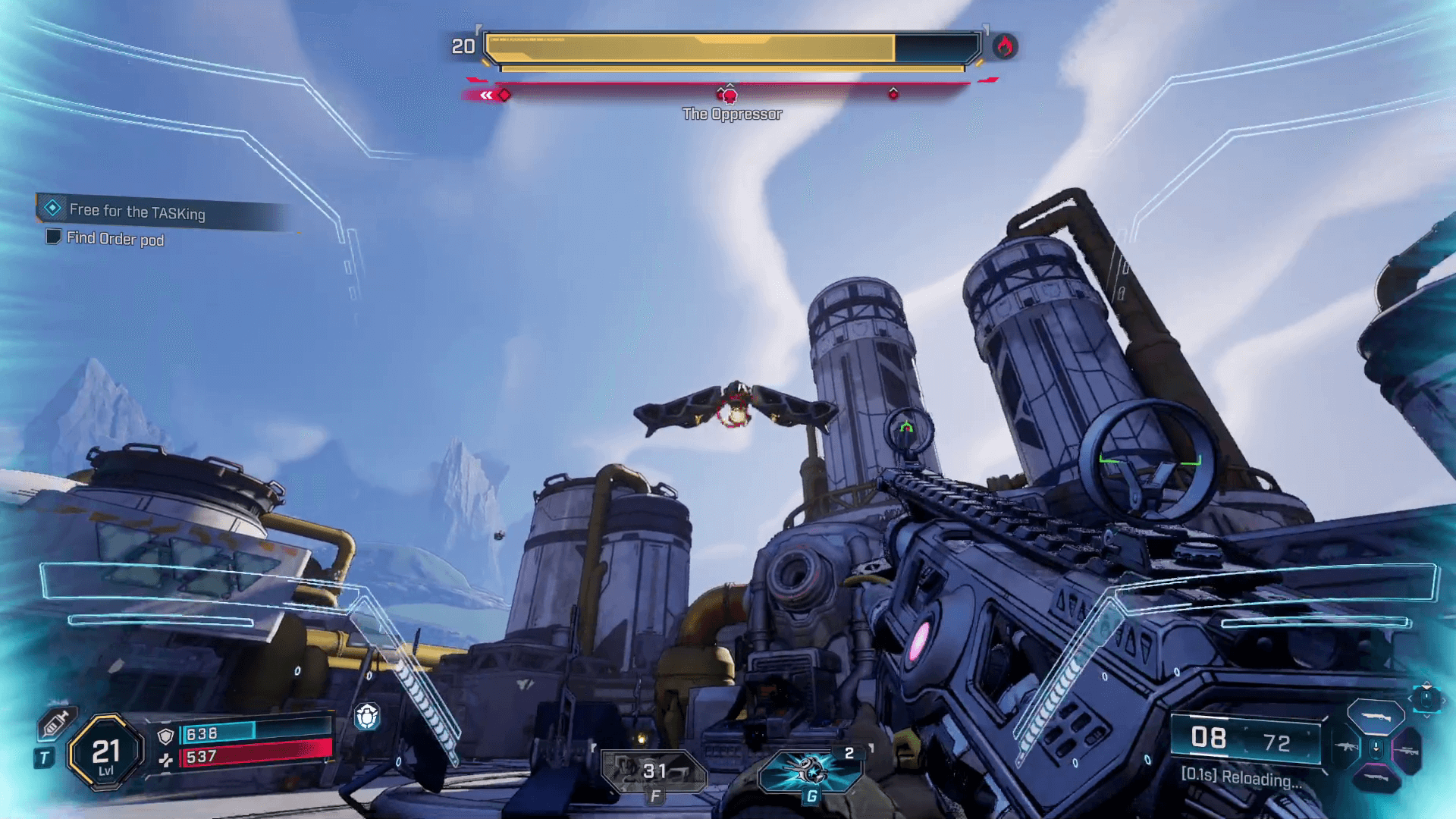Screen dimensions: 1456x819
Task: Click the fire element icon on boss bar
Action: [1005, 47]
